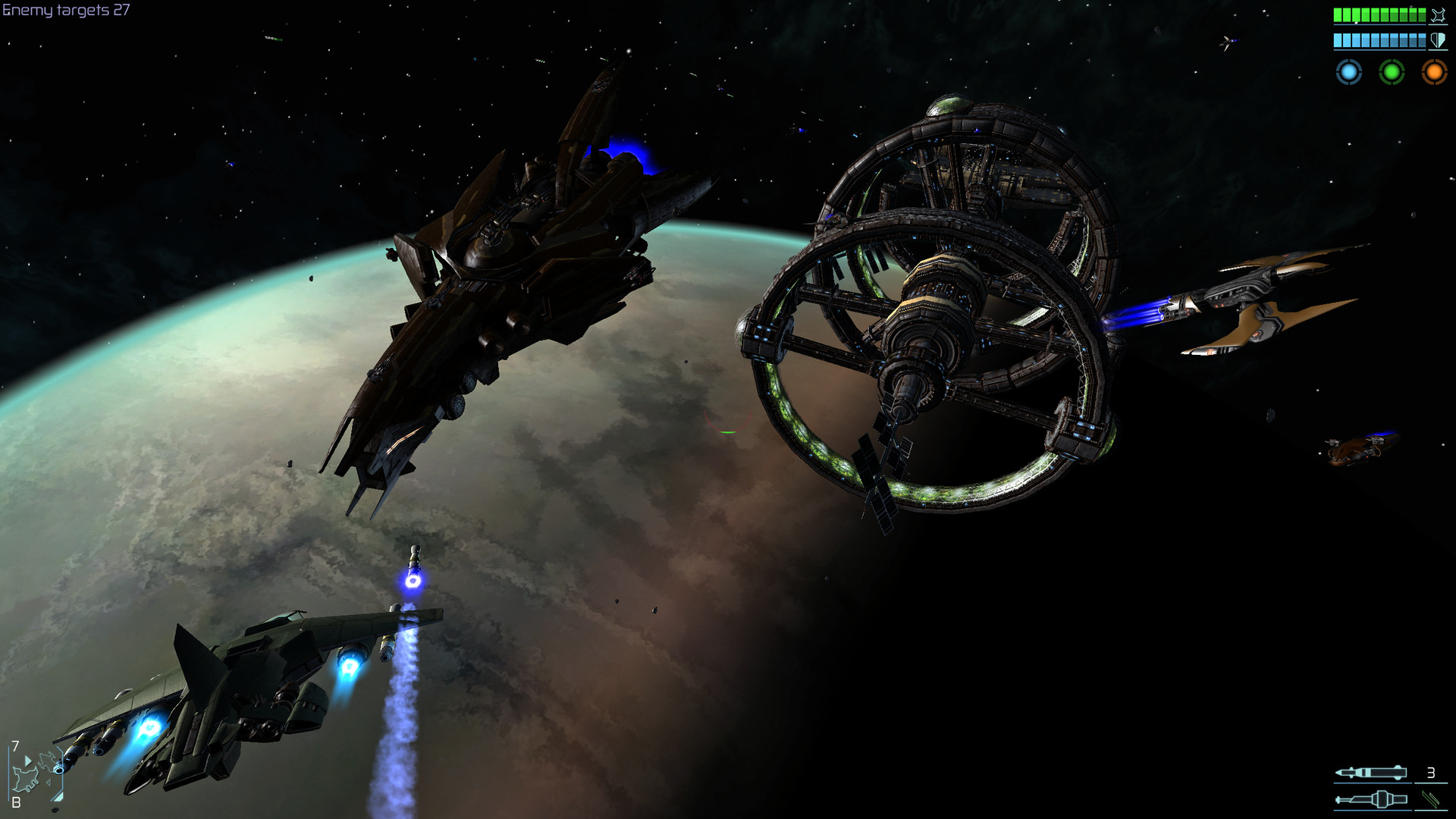Select the hull integrity ship icon
1456x819 pixels.
point(1438,14)
